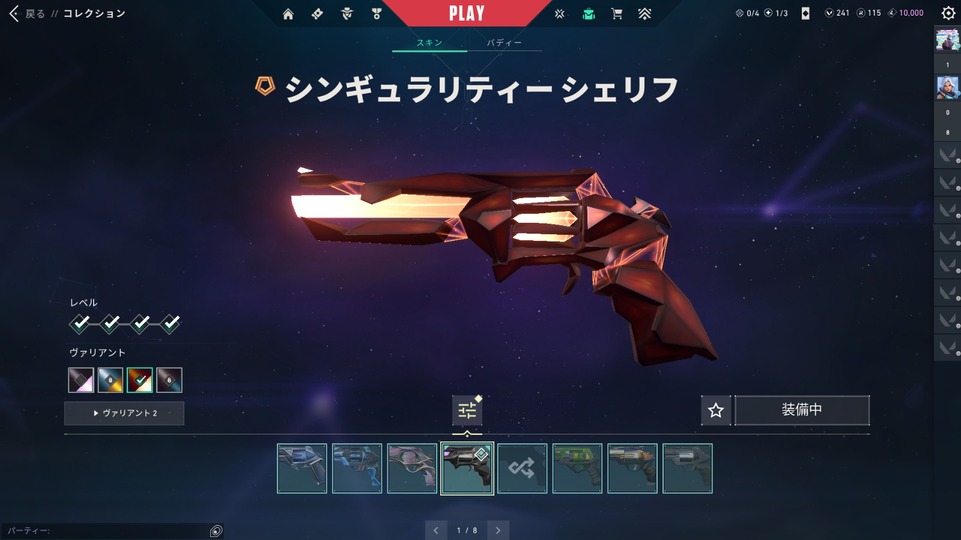Toggle the favorite star button
Image resolution: width=961 pixels, height=540 pixels.
point(715,410)
